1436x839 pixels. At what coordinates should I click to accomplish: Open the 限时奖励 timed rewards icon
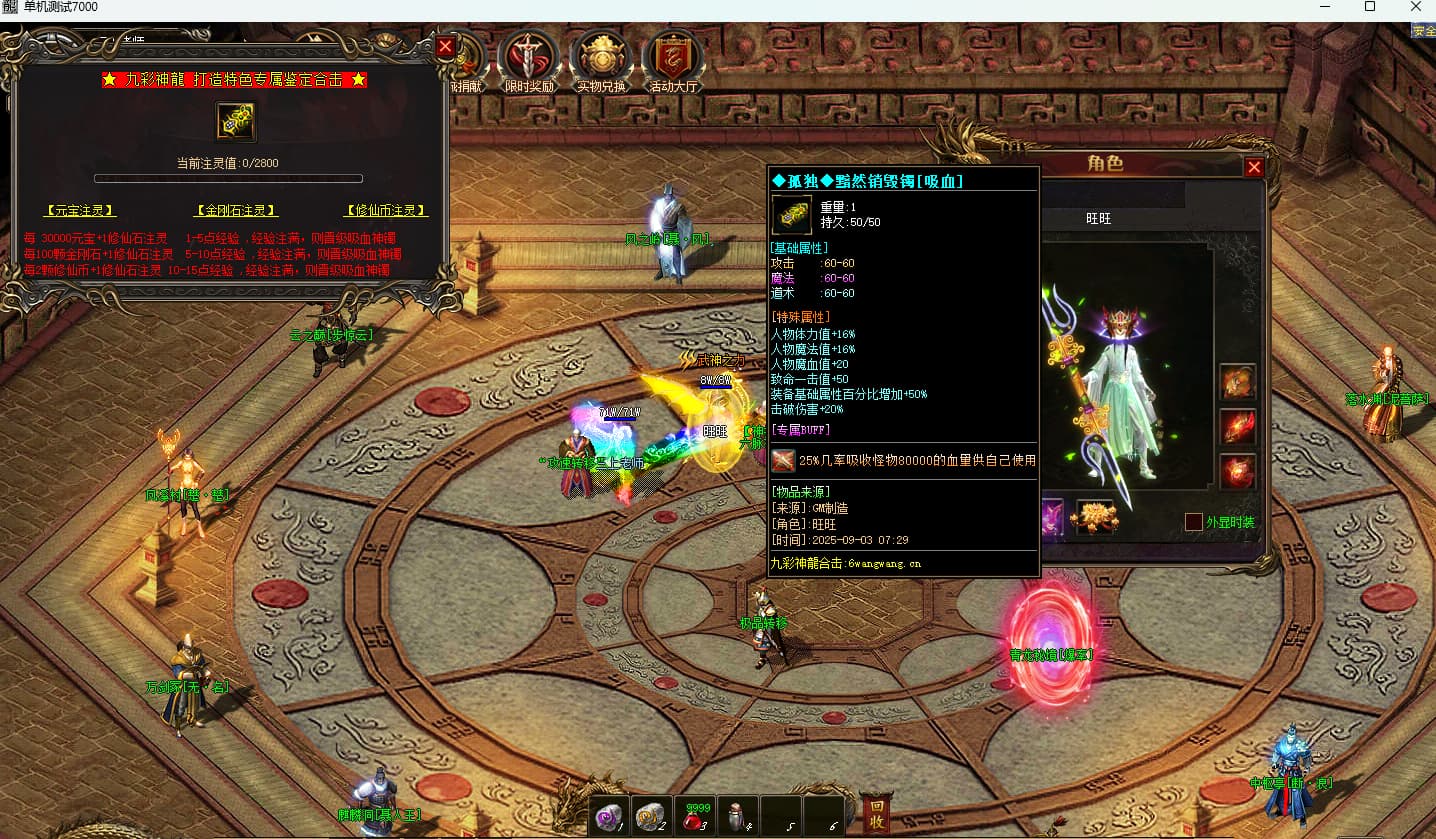coord(529,62)
